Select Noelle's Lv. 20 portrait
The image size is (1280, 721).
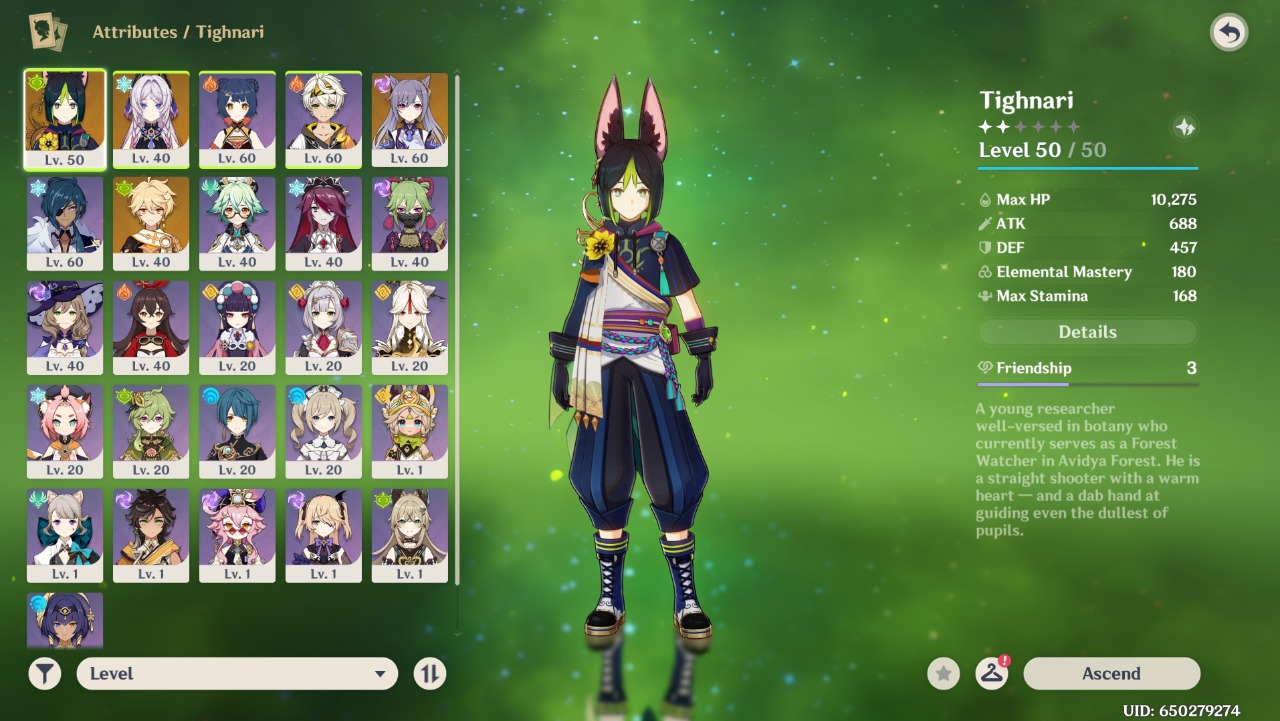coord(323,326)
